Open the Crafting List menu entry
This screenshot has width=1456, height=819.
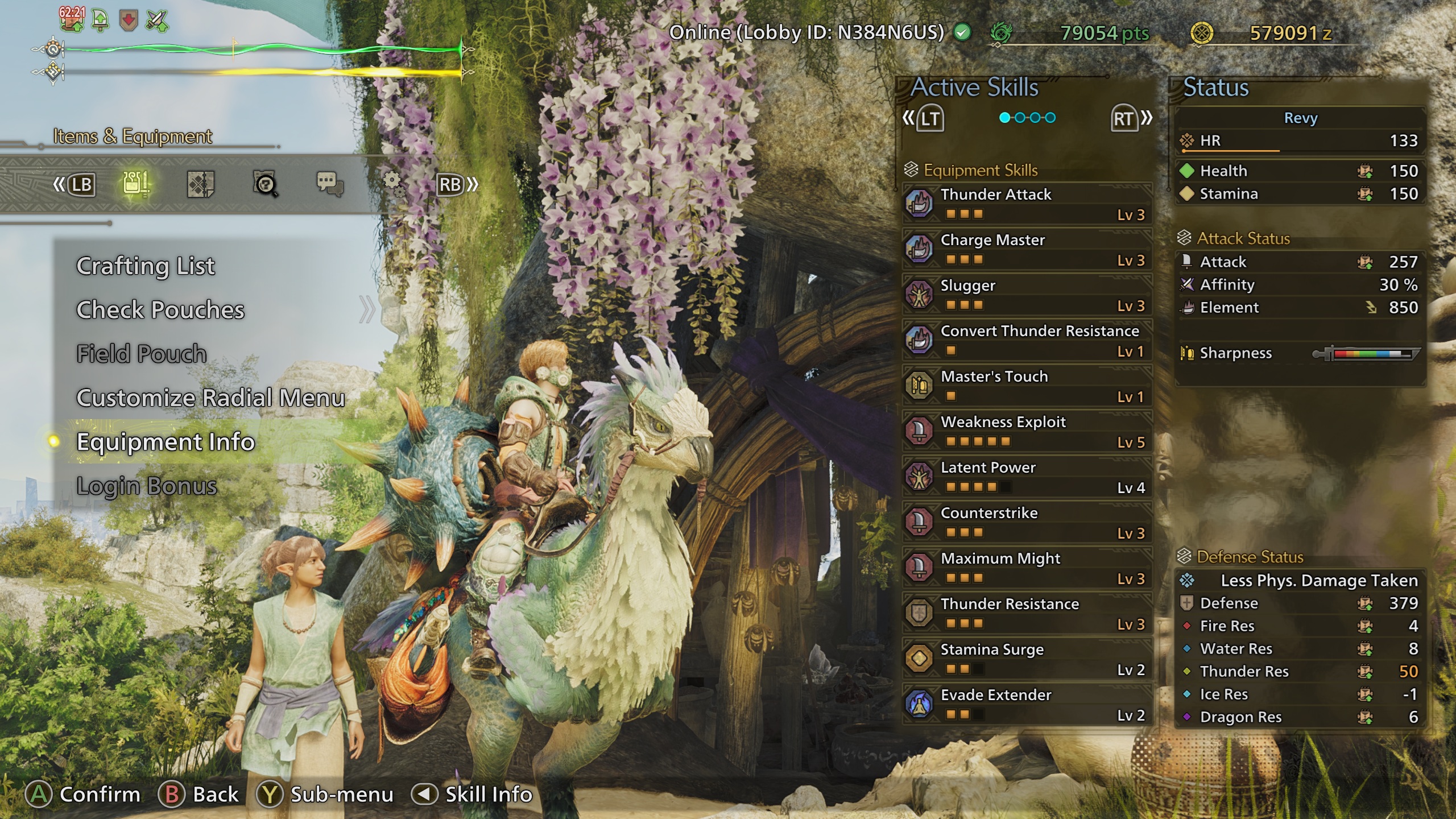pos(146,266)
